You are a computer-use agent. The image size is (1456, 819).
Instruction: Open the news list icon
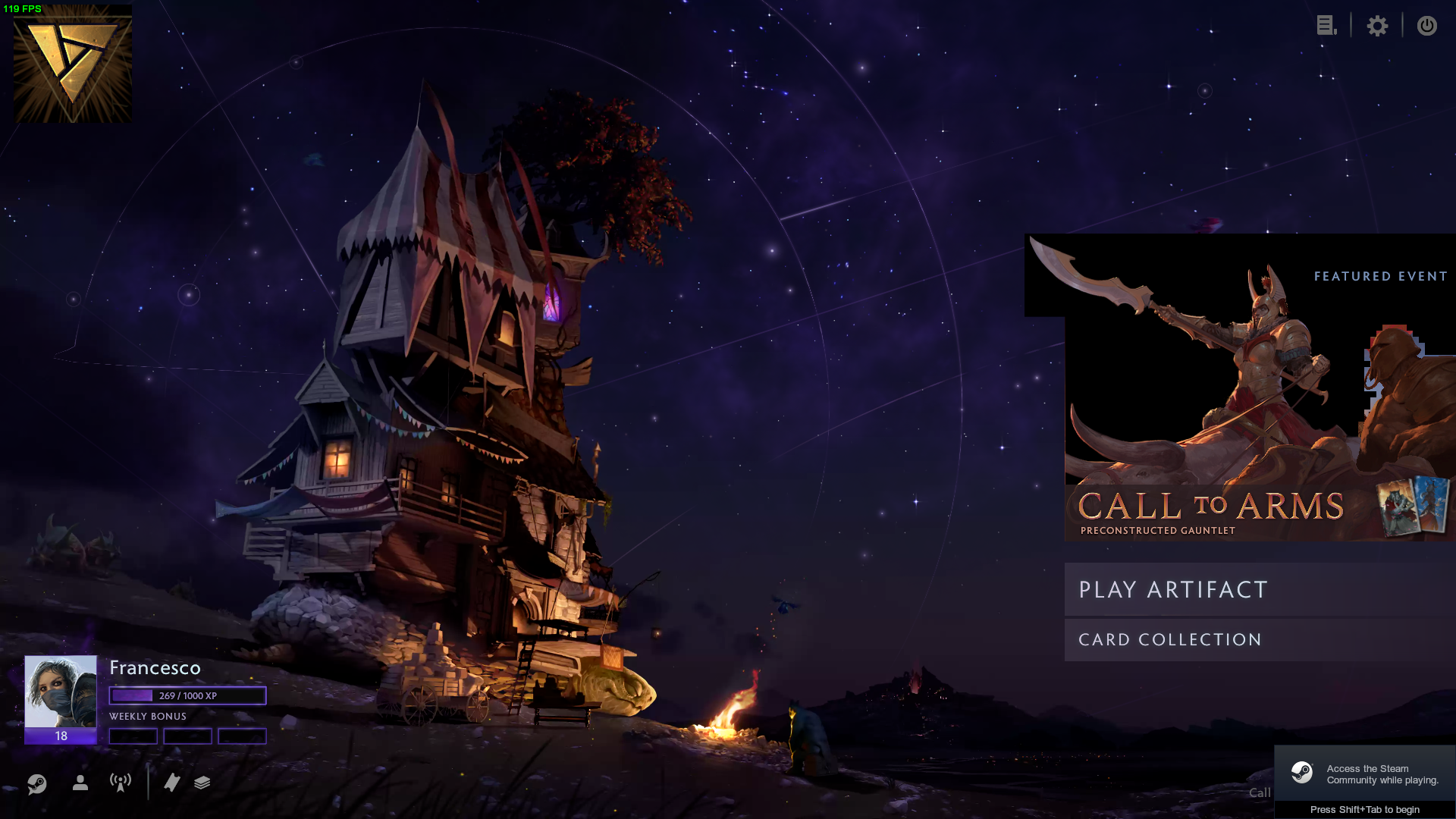point(1326,26)
